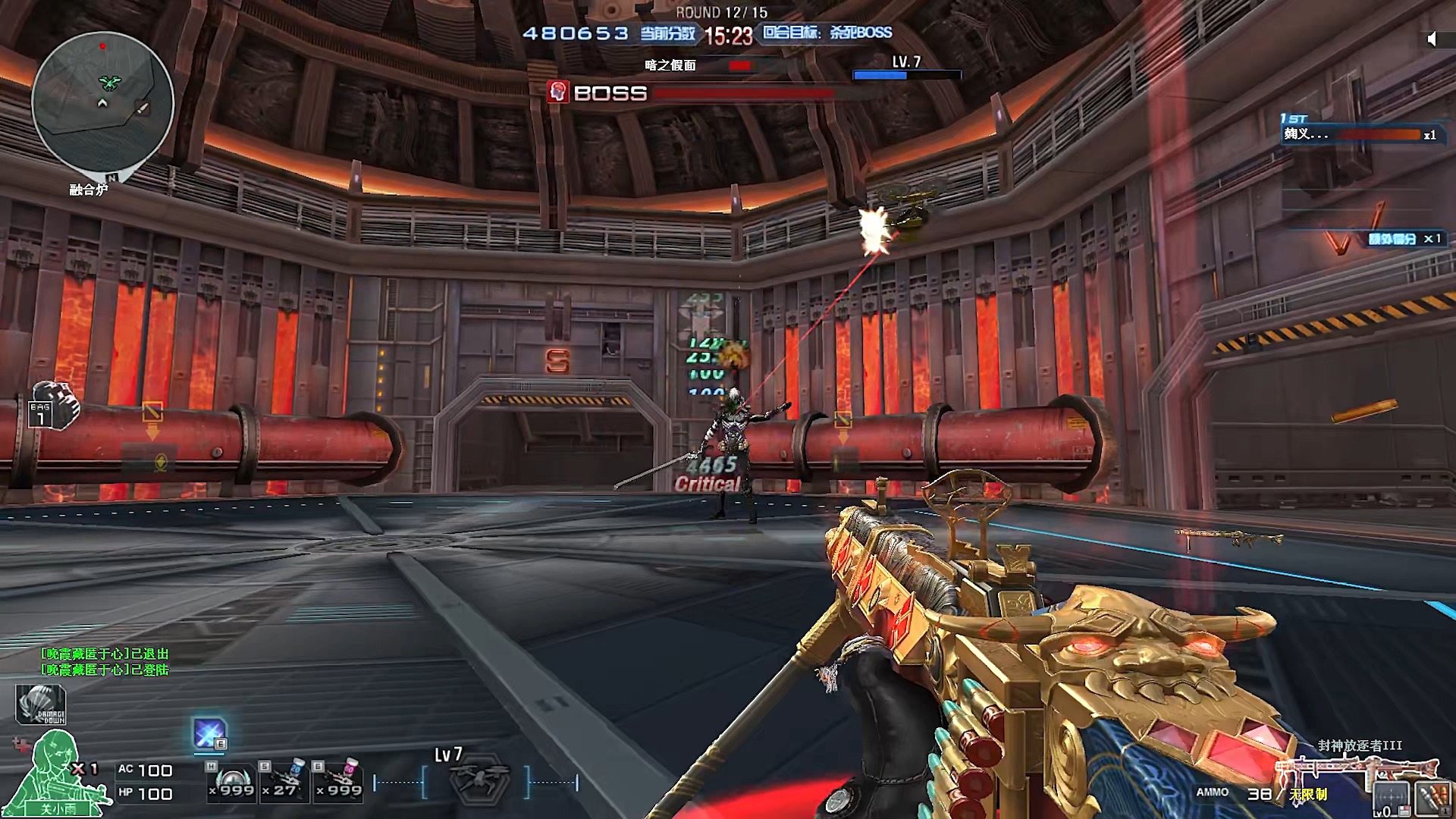Click the Damage Down parachute buff icon
This screenshot has width=1456, height=819.
(41, 704)
